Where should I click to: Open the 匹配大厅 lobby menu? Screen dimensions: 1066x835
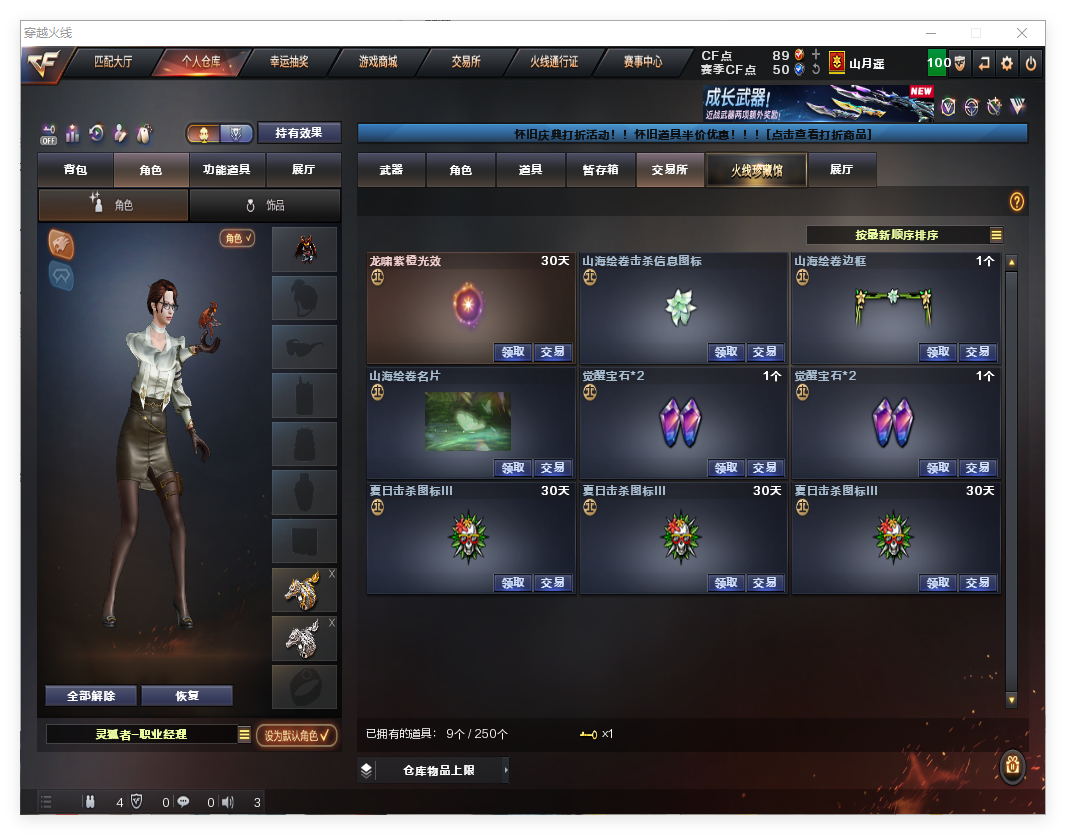click(113, 62)
